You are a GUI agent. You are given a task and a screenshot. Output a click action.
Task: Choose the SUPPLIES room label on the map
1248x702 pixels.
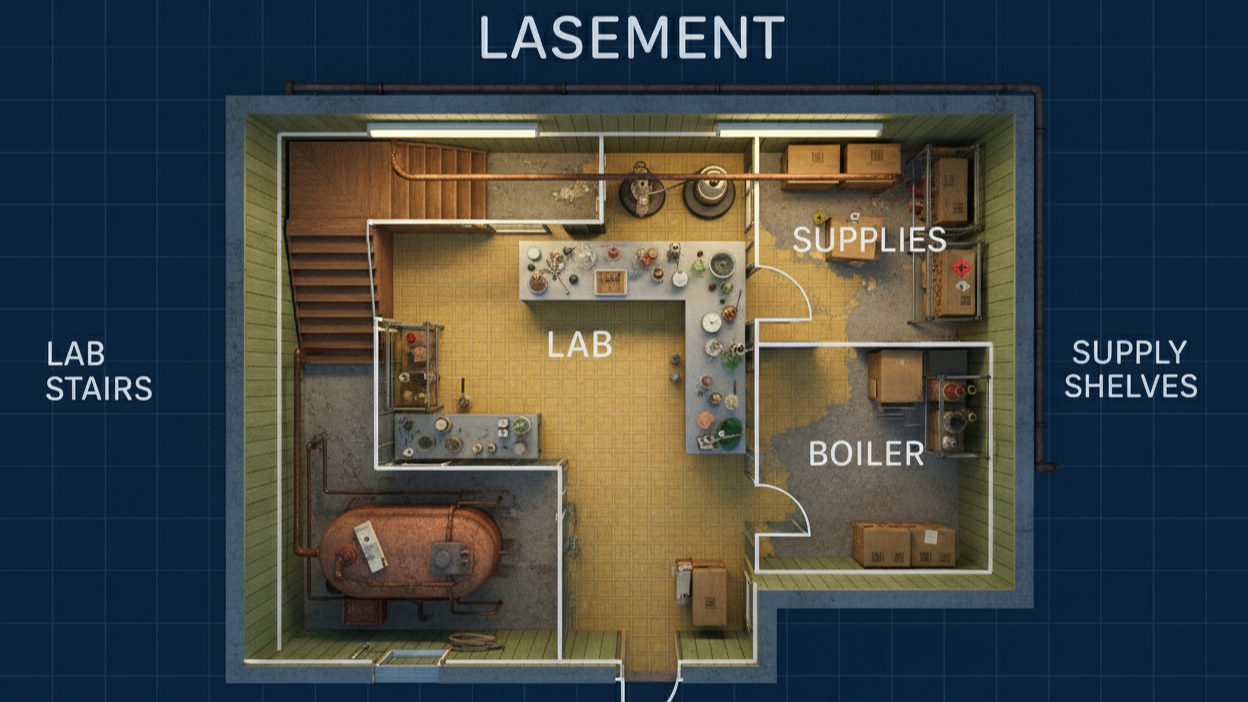click(869, 240)
